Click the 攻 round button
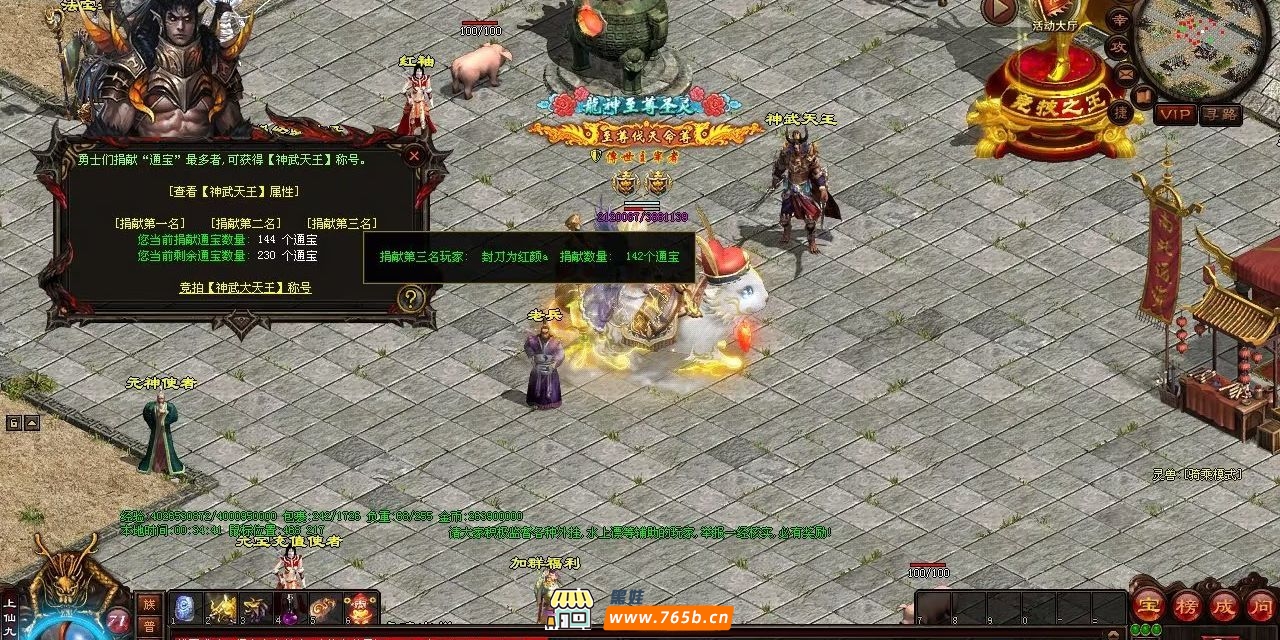Image resolution: width=1280 pixels, height=640 pixels. click(1118, 46)
